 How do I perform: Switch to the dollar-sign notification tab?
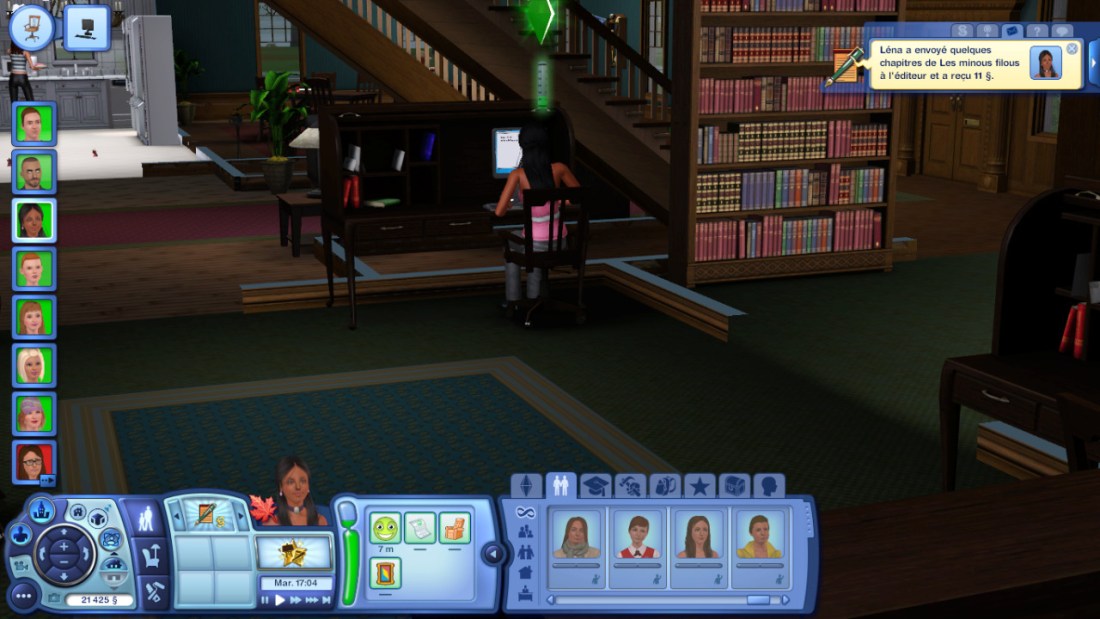coord(962,31)
